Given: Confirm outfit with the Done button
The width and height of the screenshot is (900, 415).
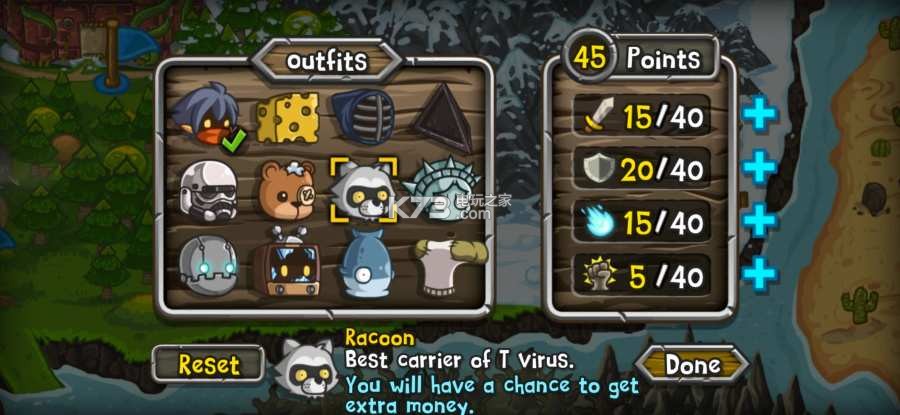Looking at the screenshot, I should coord(692,365).
